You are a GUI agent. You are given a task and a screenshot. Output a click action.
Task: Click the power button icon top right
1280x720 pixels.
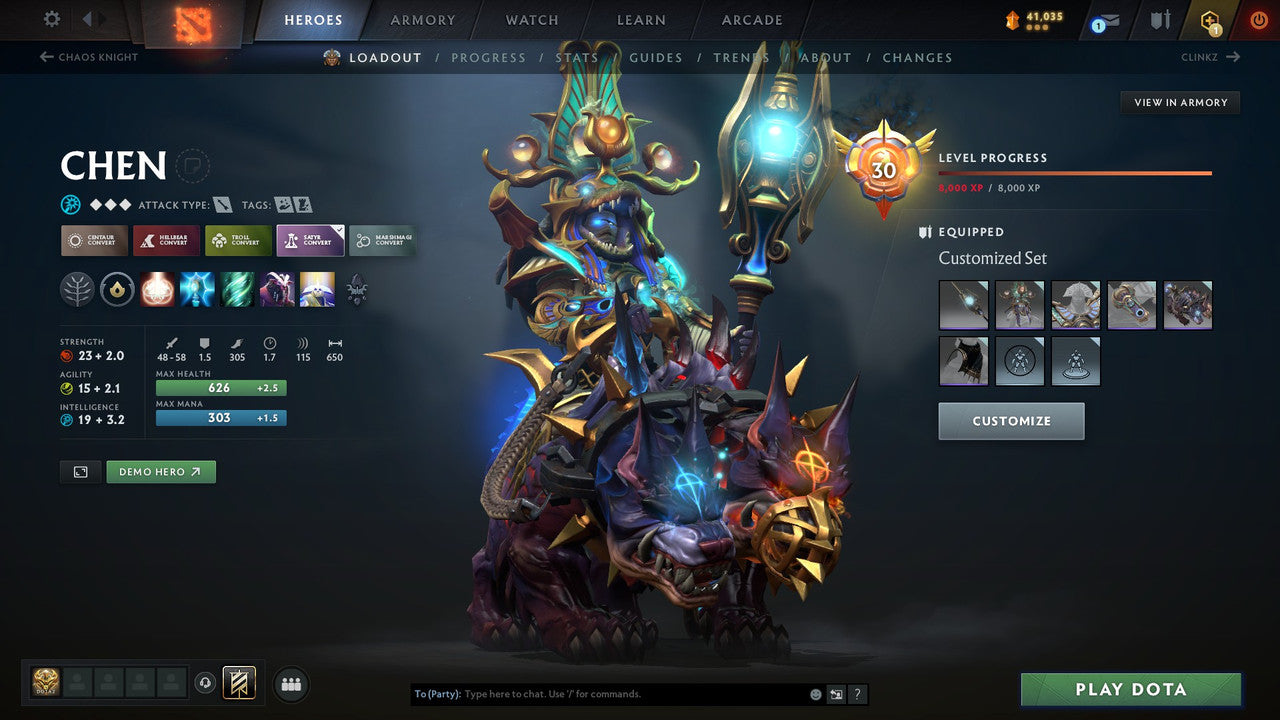pos(1258,18)
